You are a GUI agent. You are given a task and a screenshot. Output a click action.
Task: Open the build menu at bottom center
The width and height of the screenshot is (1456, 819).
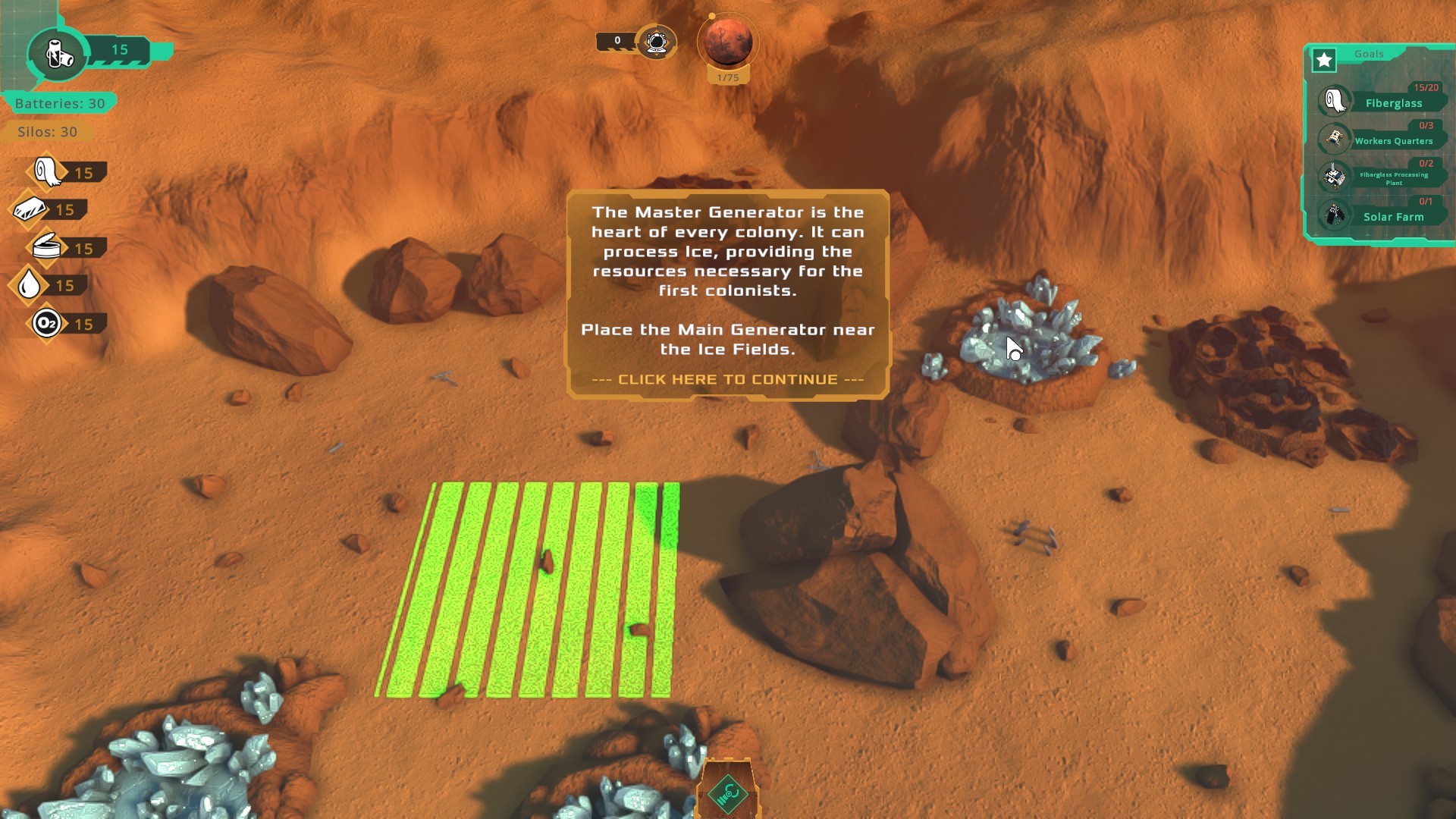(x=727, y=793)
